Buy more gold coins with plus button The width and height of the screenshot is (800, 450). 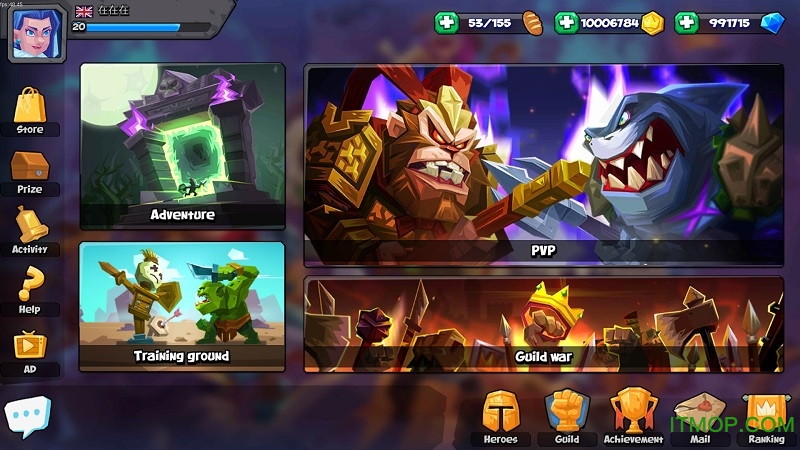[x=566, y=22]
